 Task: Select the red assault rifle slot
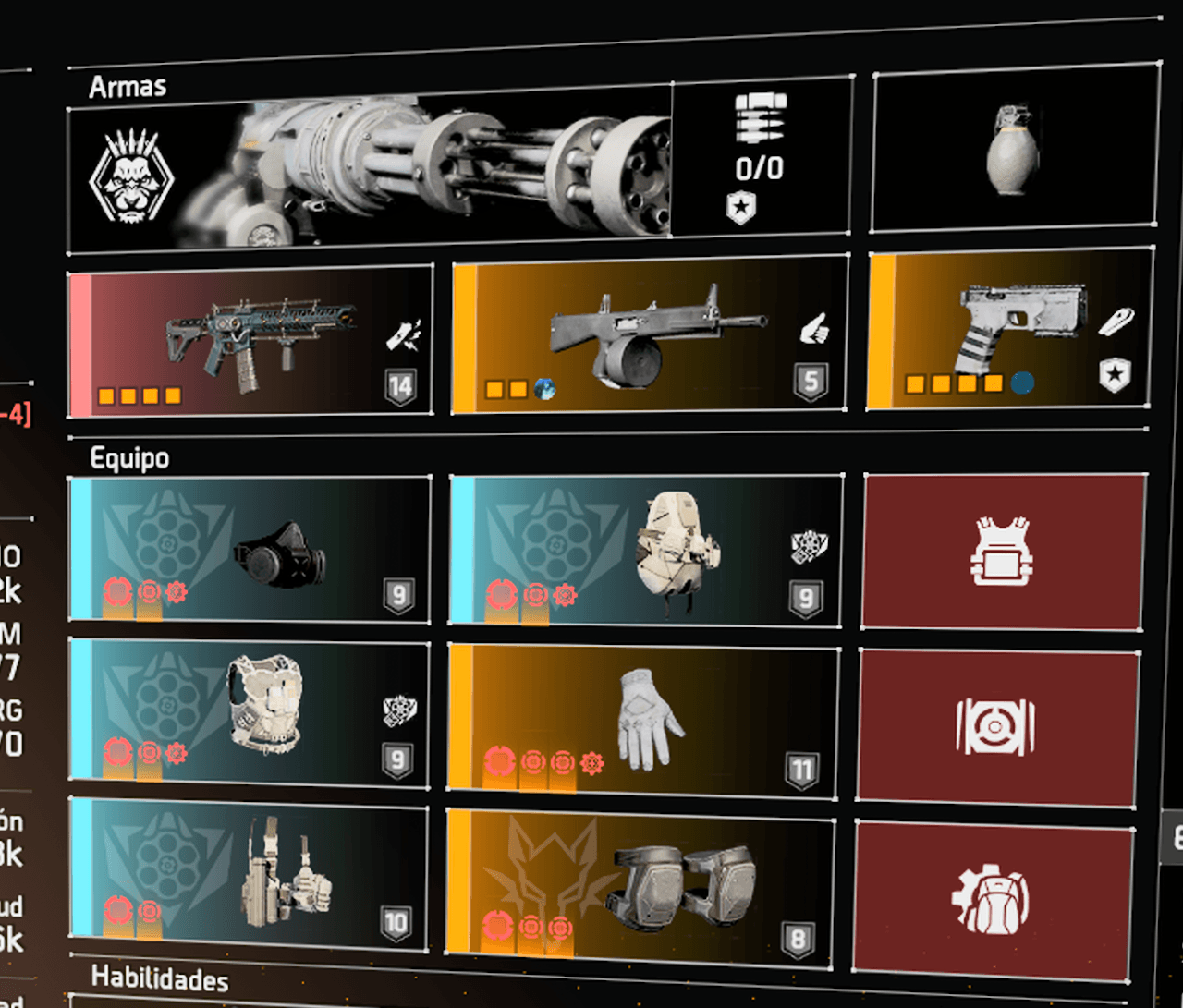250,342
